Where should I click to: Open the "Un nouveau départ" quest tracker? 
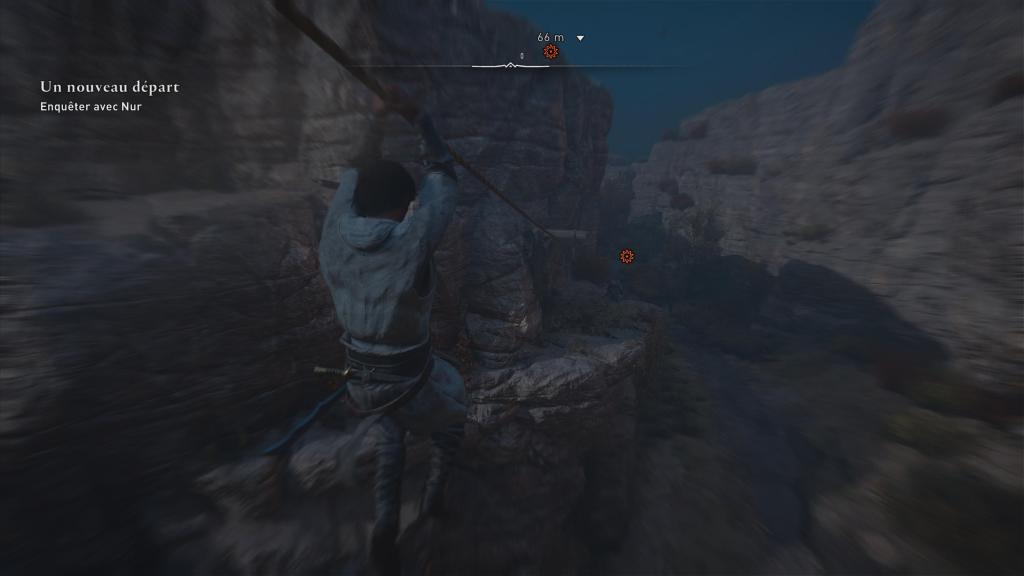pyautogui.click(x=109, y=88)
